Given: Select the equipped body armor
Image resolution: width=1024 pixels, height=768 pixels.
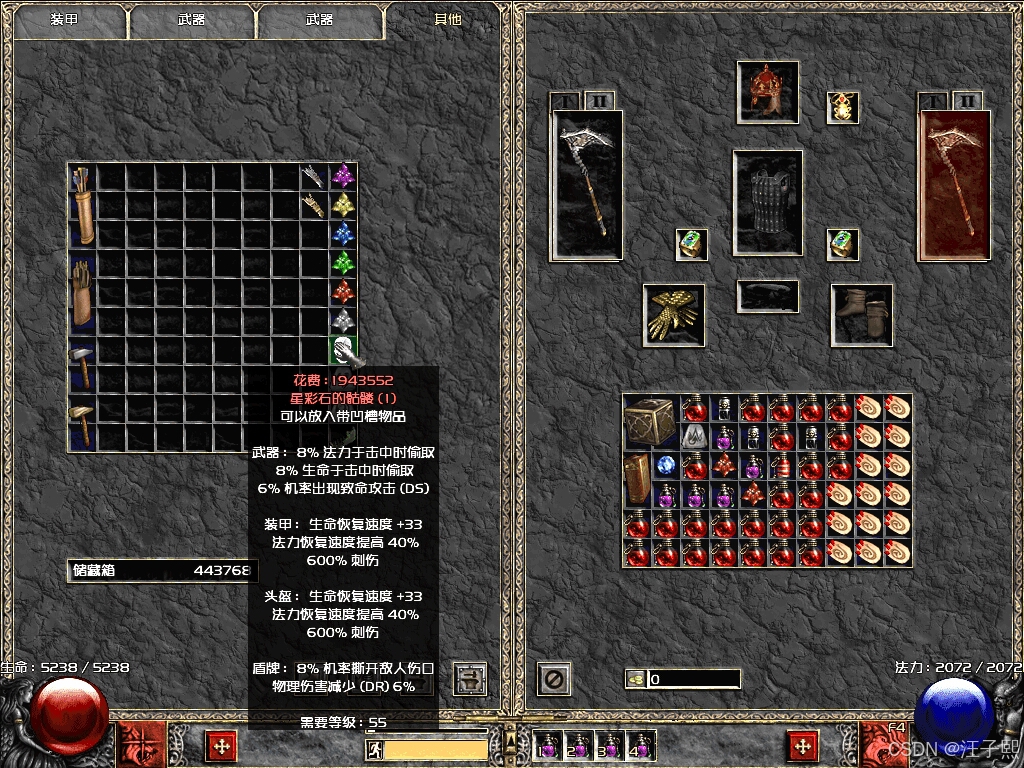Looking at the screenshot, I should (x=768, y=202).
